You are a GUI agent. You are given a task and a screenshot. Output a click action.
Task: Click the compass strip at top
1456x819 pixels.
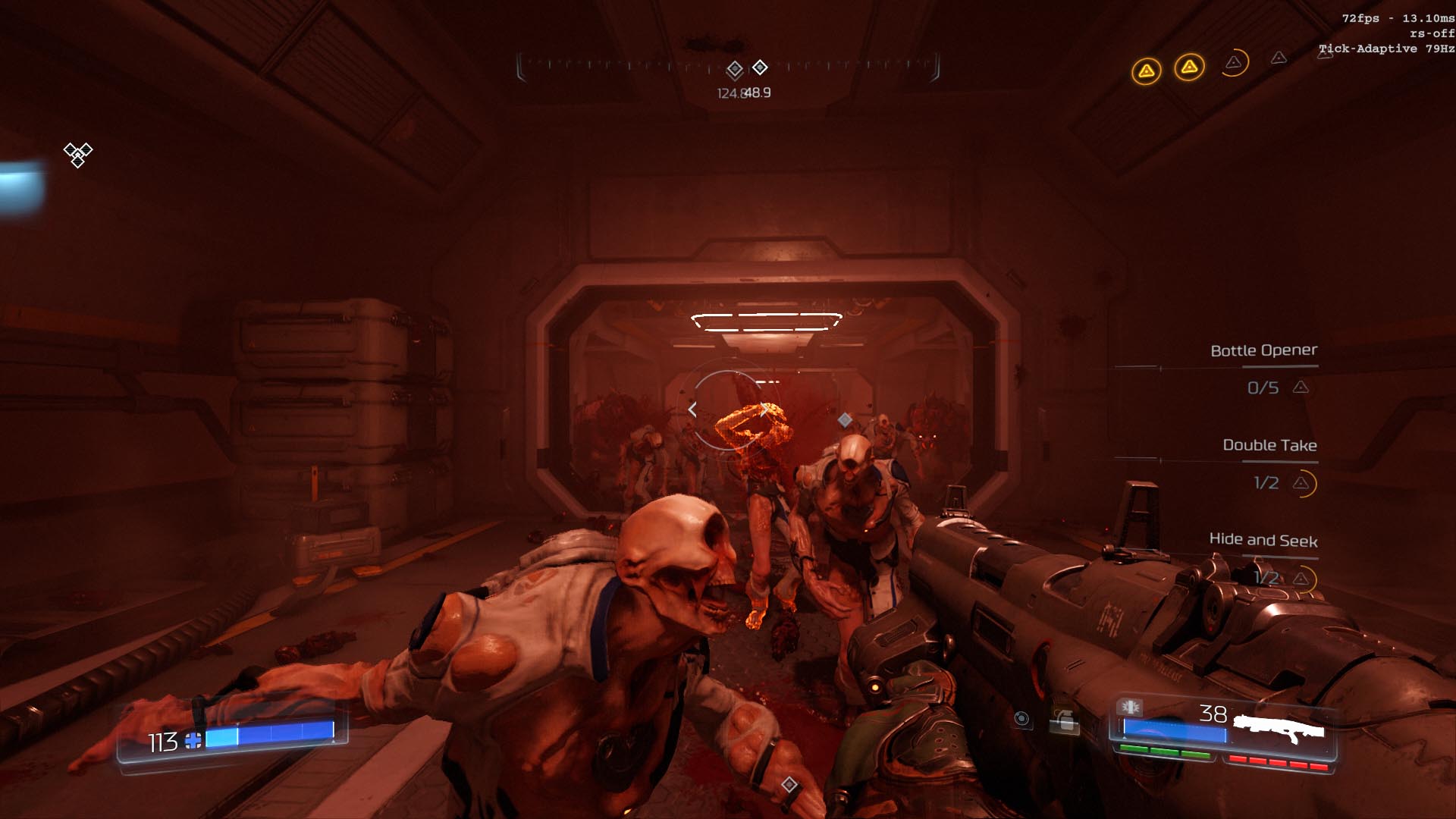point(728,67)
